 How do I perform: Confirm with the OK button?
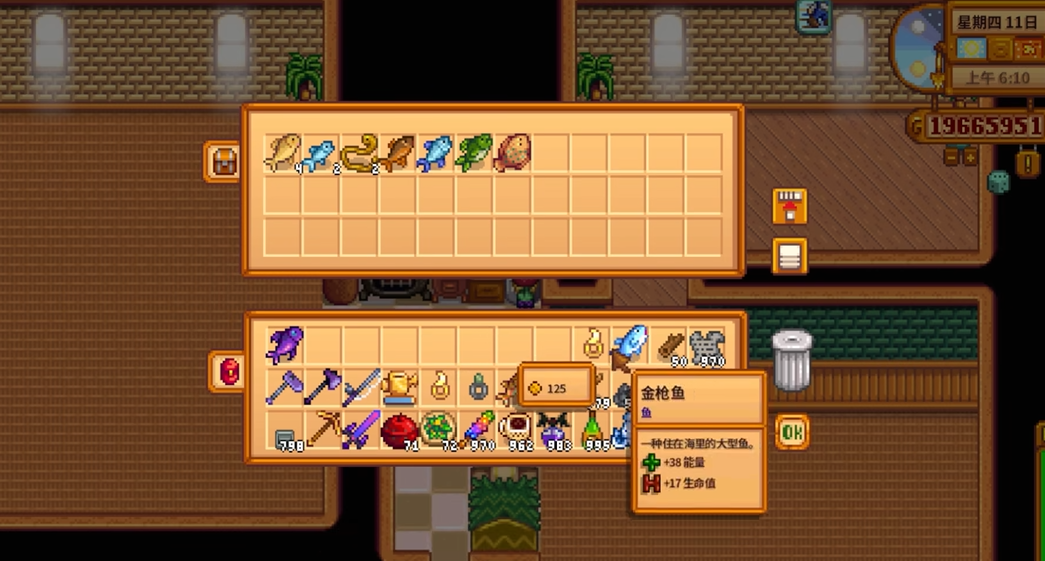click(x=792, y=432)
